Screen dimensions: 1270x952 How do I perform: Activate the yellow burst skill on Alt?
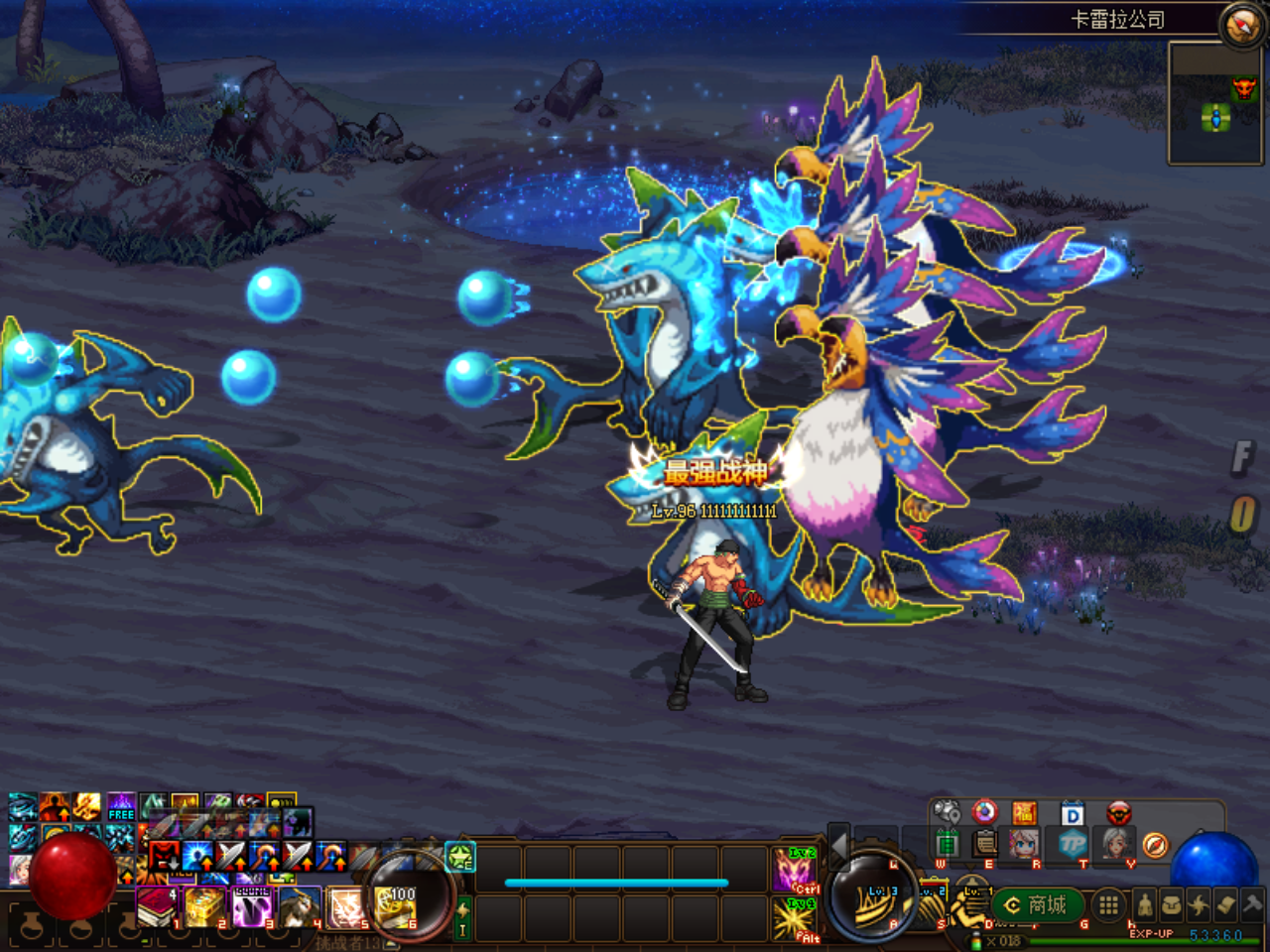pos(794,919)
